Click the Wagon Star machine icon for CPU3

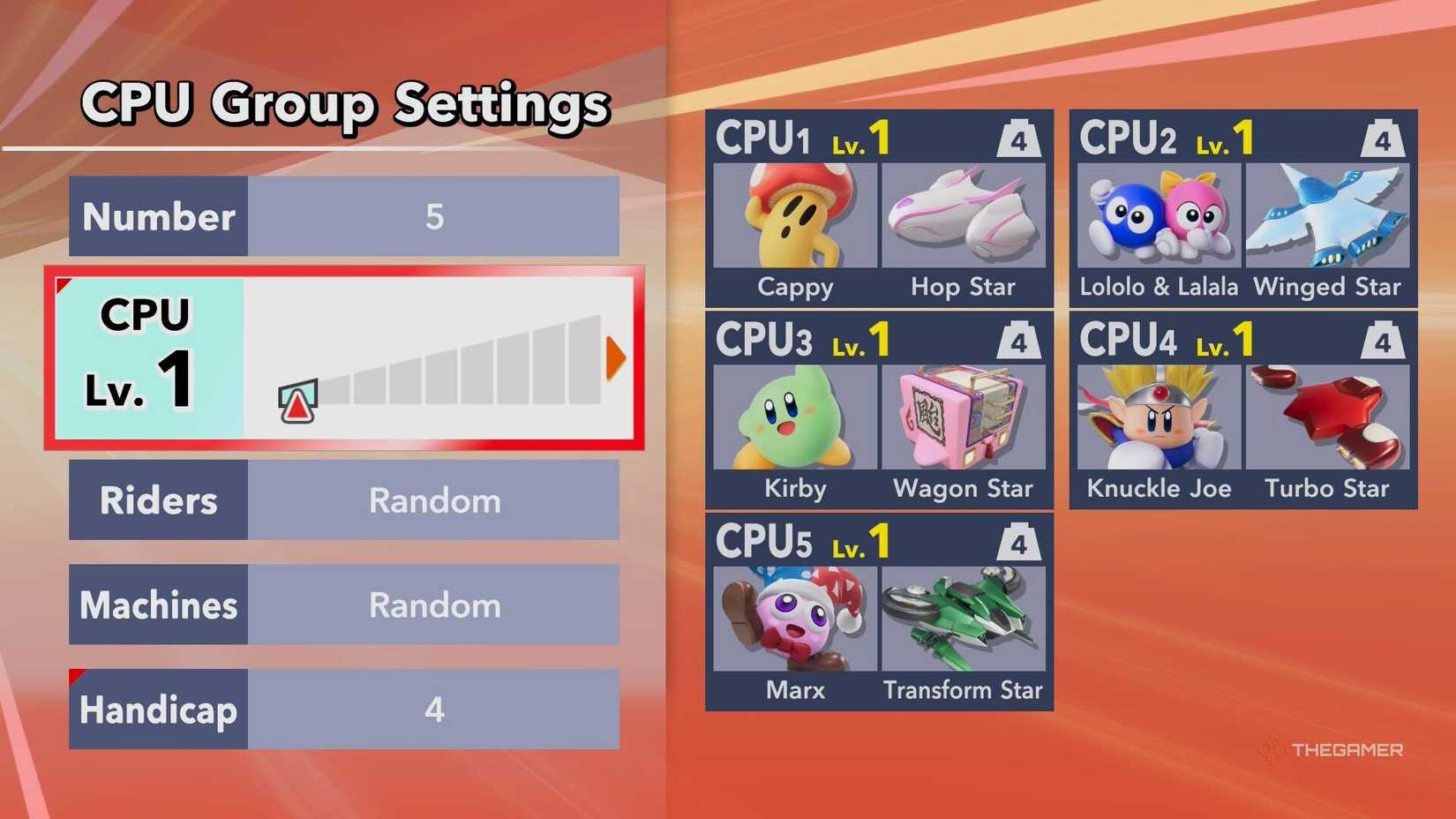[964, 417]
